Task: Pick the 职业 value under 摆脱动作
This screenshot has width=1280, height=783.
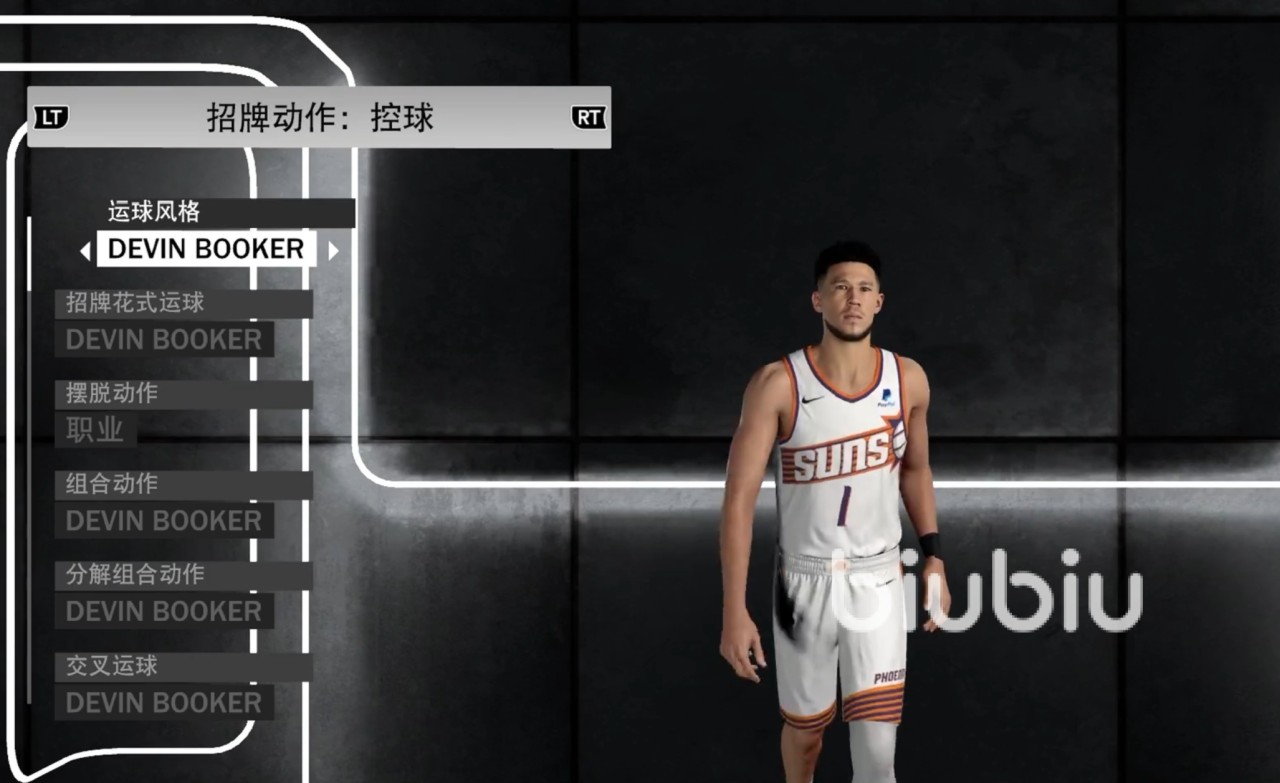Action: click(95, 430)
